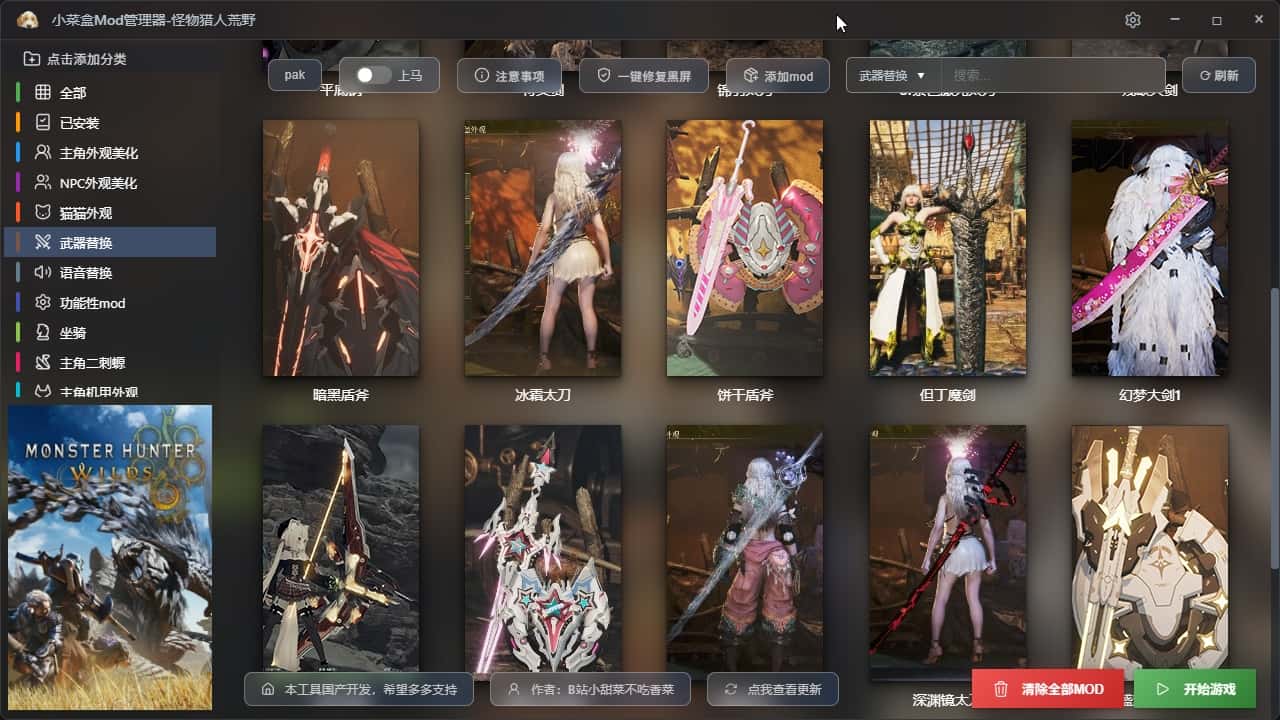This screenshot has width=1280, height=720.
Task: Focus the mod search field
Action: click(1050, 75)
